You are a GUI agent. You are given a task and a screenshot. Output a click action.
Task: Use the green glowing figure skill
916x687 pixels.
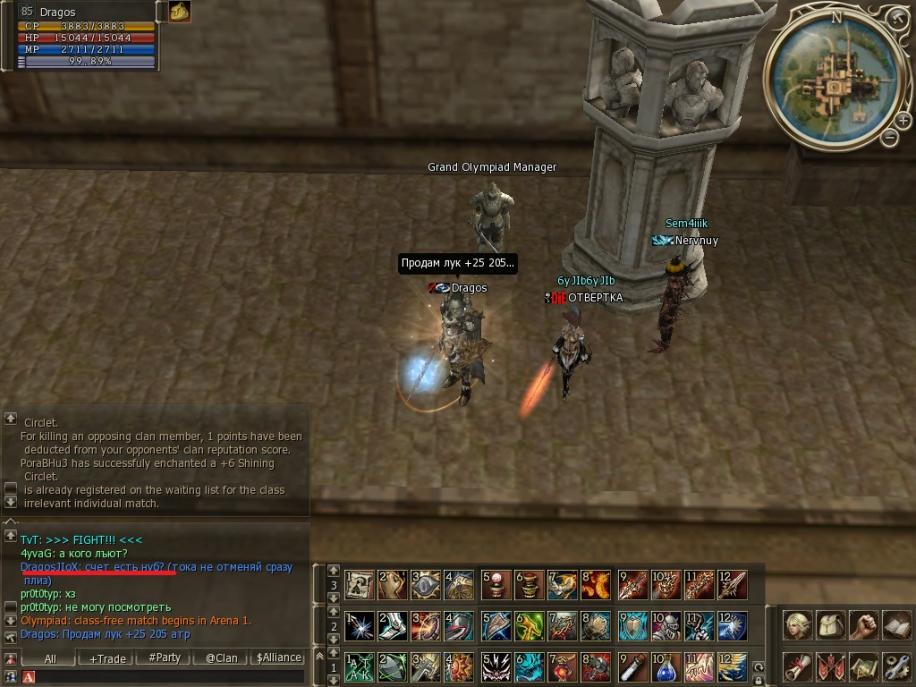(x=530, y=626)
